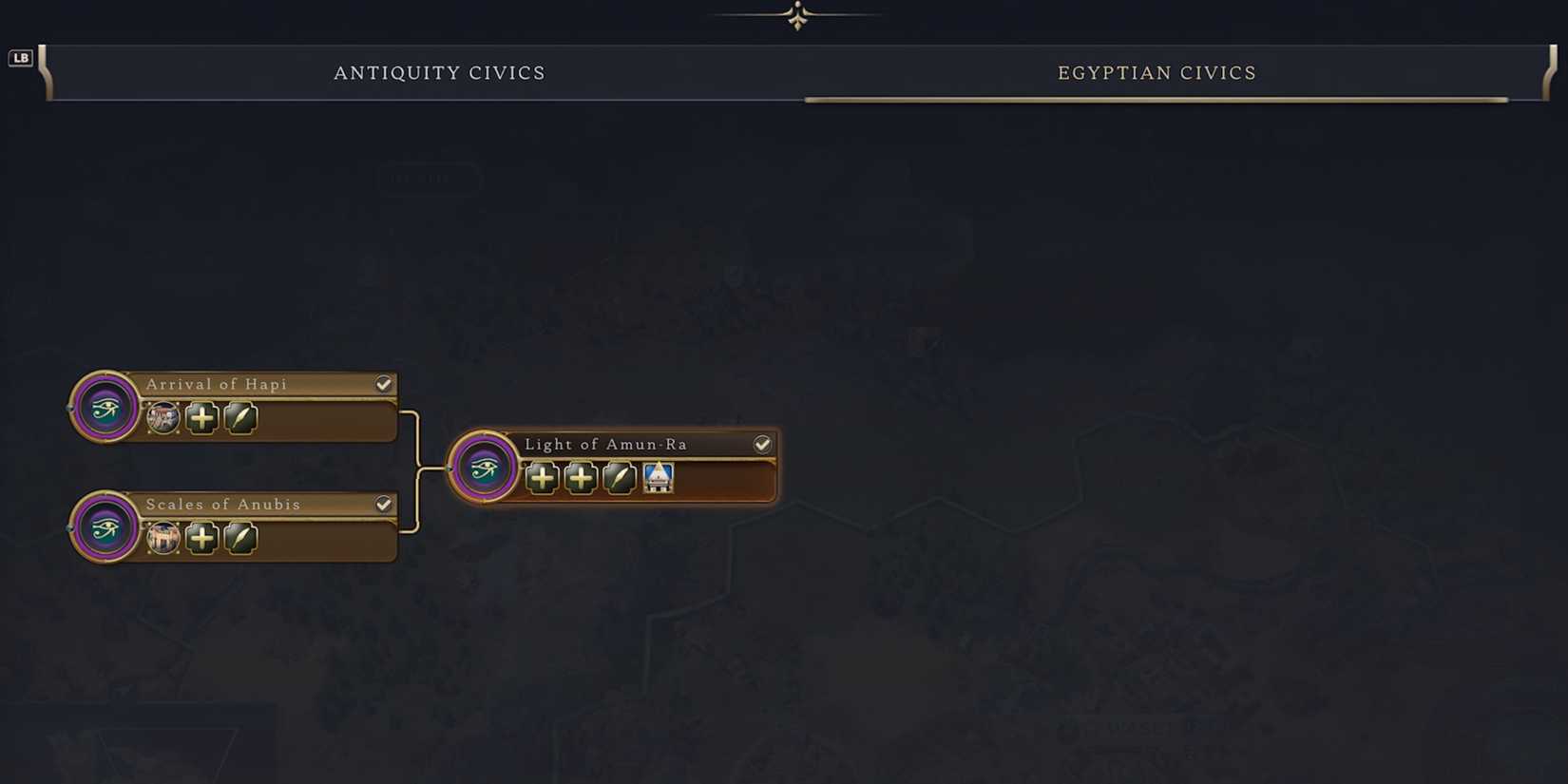1568x784 pixels.
Task: Select the wonder icon on Light of Amun-Ra
Action: coord(660,479)
